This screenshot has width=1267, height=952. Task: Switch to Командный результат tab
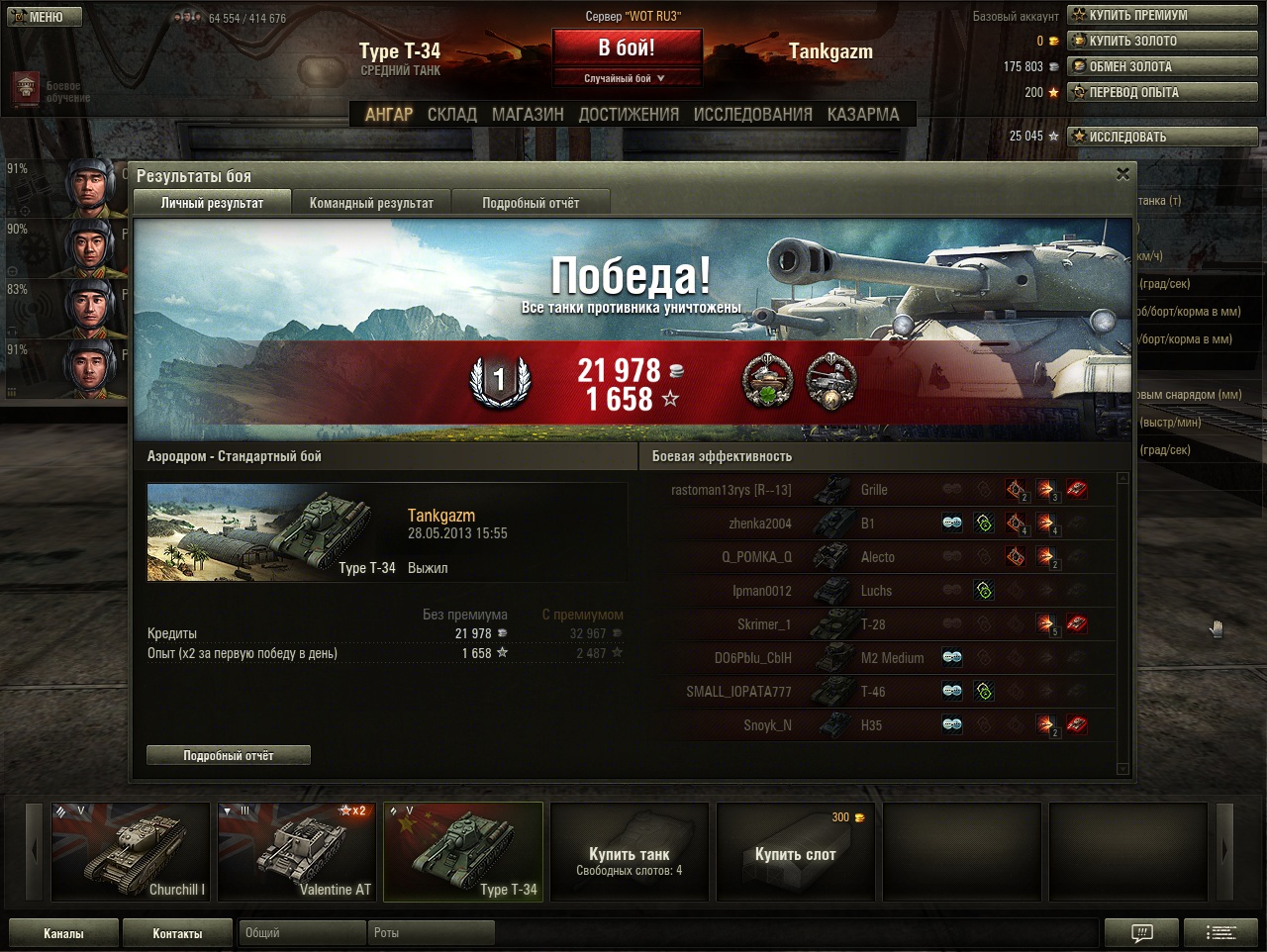pyautogui.click(x=371, y=203)
